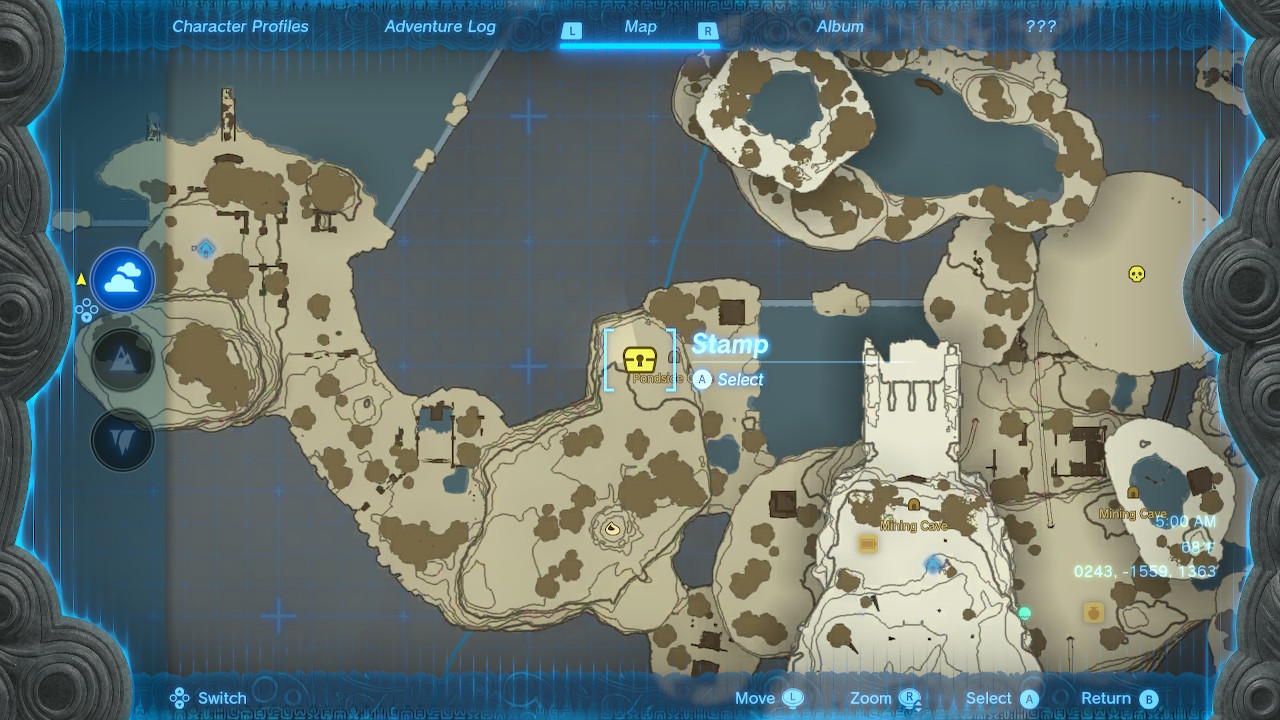Open the Adventure Log tab
1280x720 pixels.
point(440,27)
